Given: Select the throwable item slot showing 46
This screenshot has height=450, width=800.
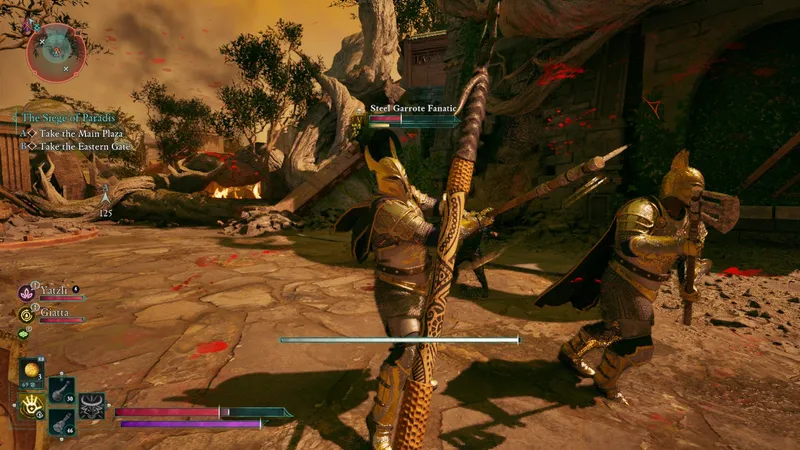Looking at the screenshot, I should pos(60,421).
